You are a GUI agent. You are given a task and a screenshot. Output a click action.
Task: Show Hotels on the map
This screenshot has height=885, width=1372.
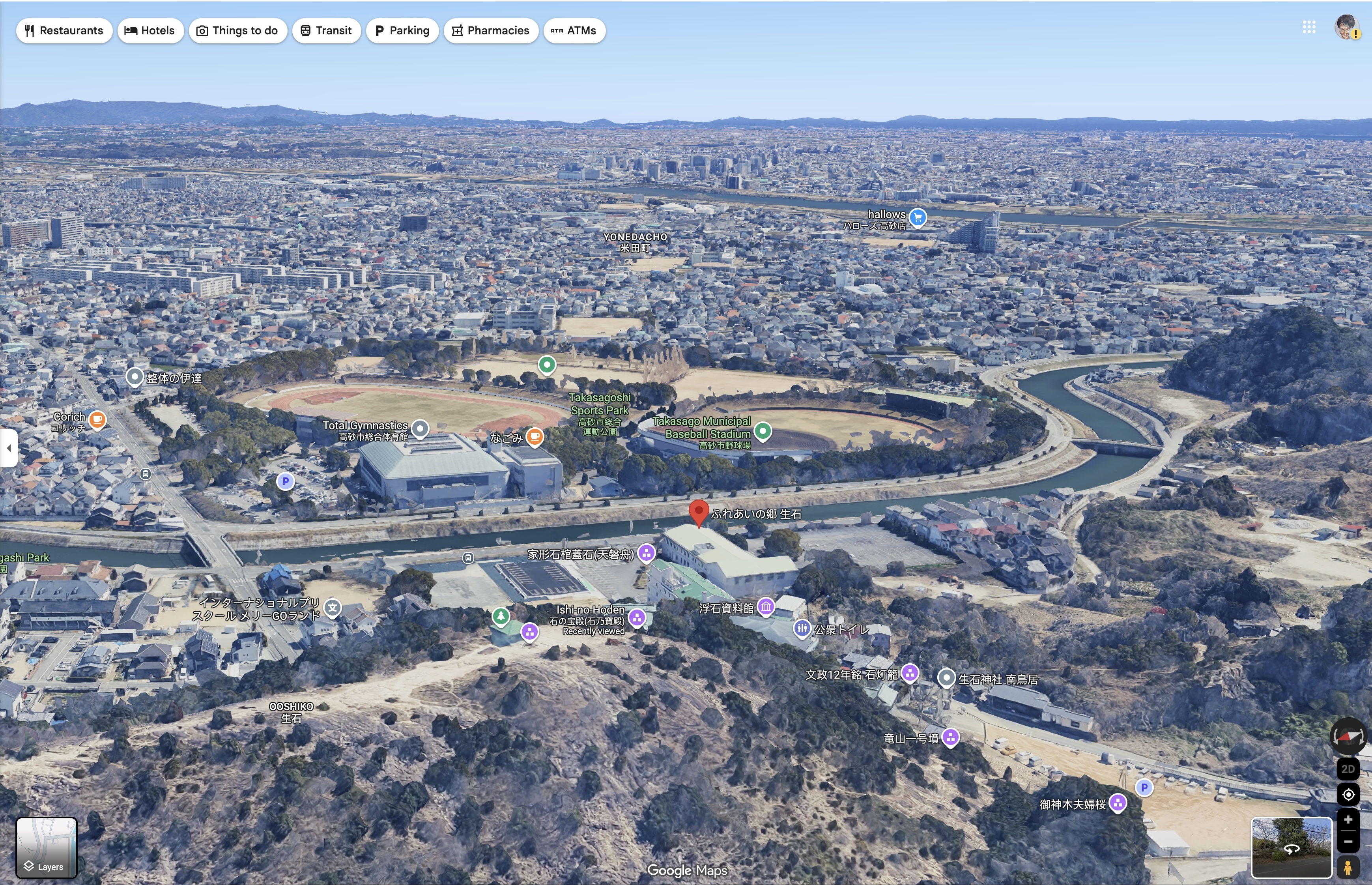[150, 30]
